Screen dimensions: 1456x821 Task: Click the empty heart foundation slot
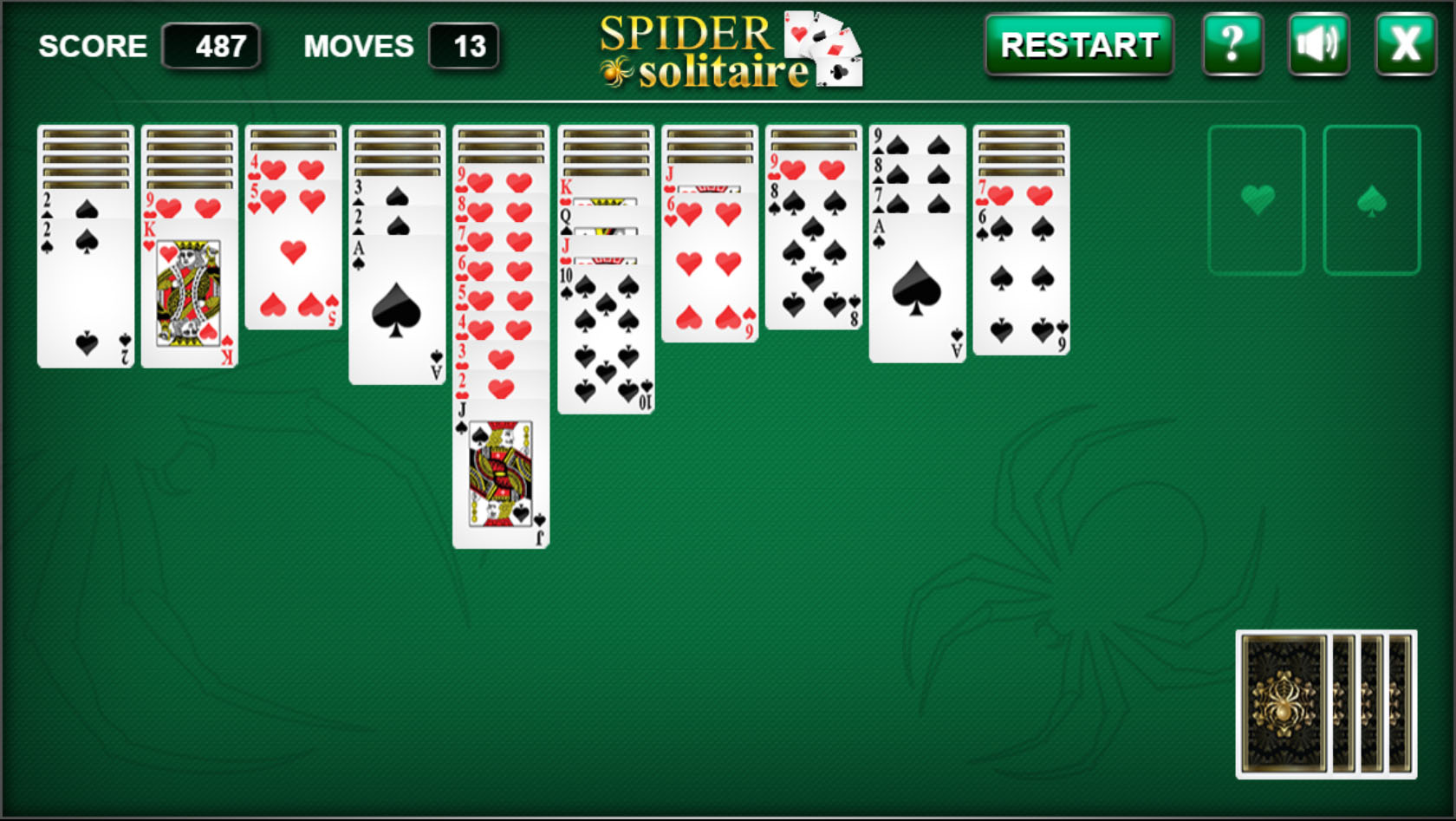pos(1258,199)
